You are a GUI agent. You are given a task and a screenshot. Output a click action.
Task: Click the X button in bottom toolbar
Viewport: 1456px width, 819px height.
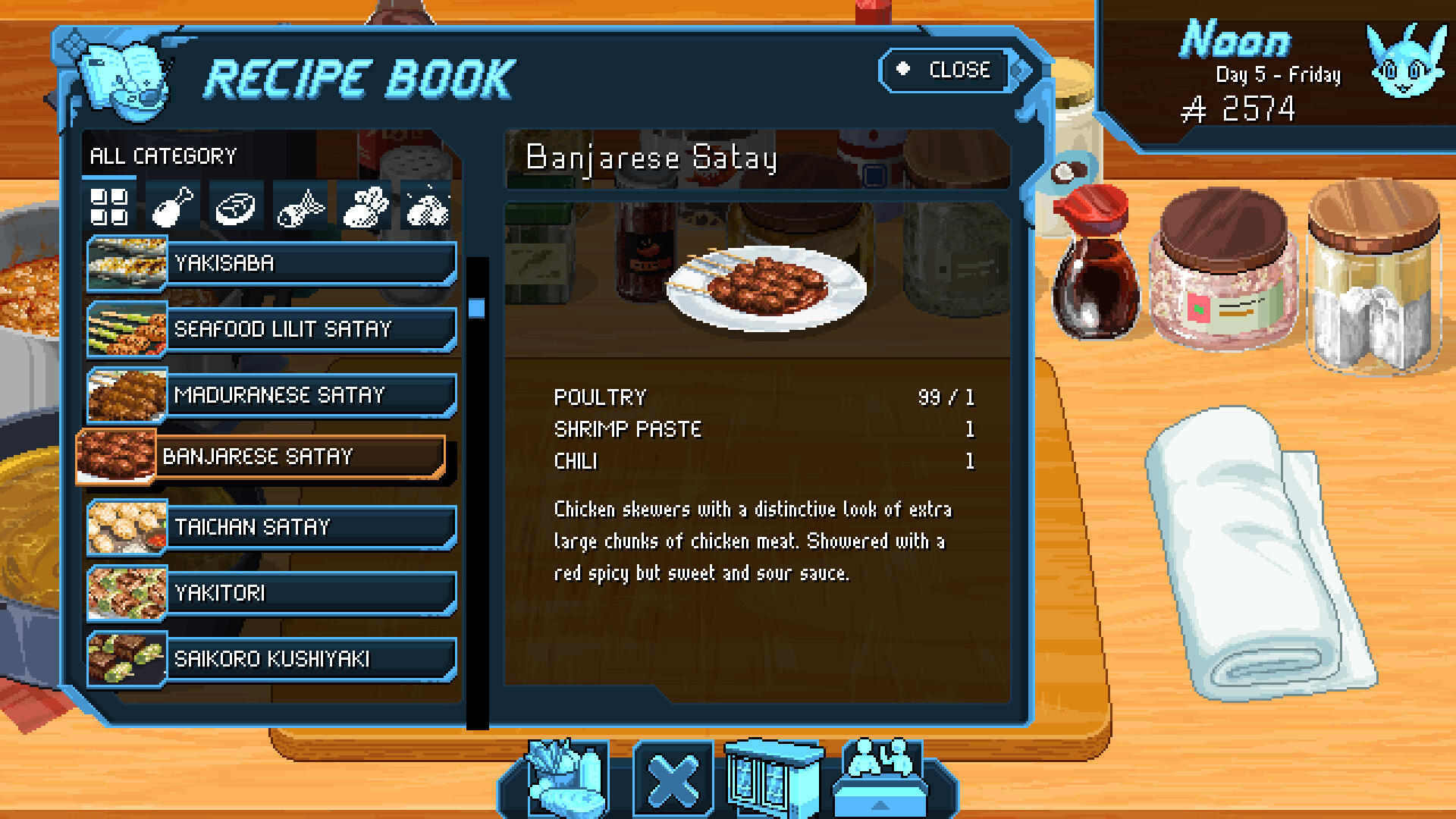673,781
